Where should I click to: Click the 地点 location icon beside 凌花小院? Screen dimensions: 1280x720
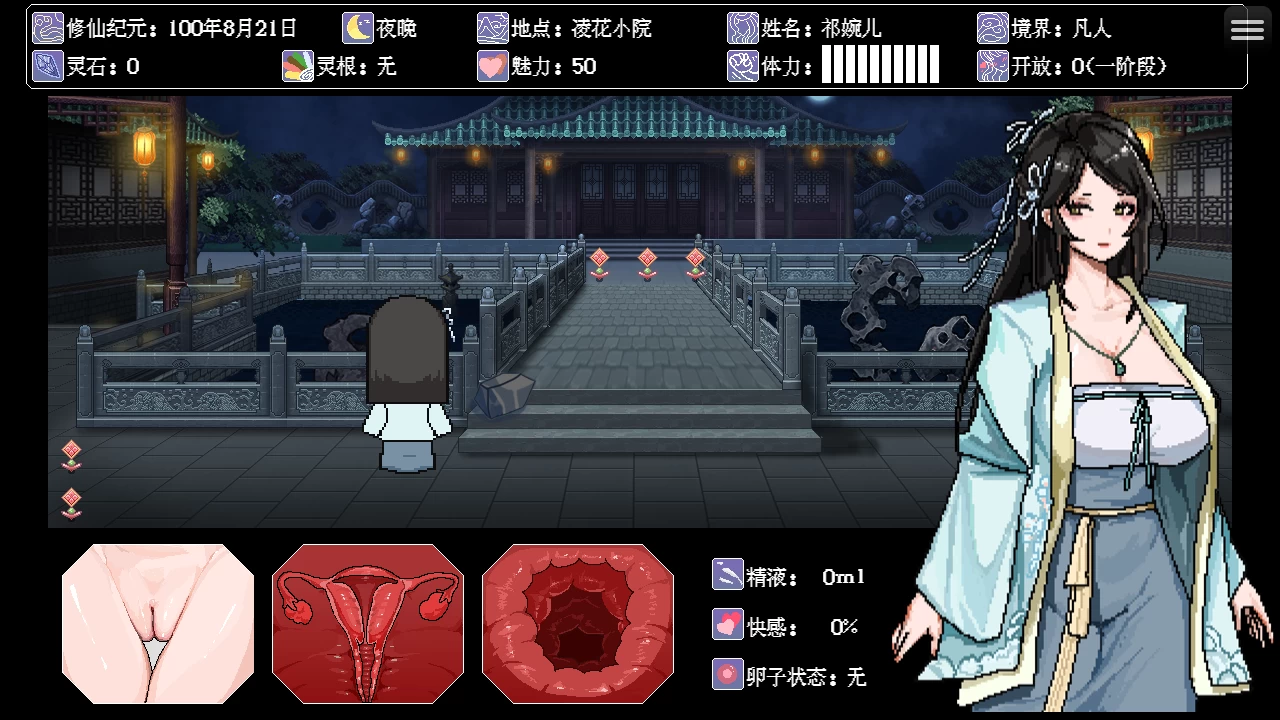click(492, 28)
